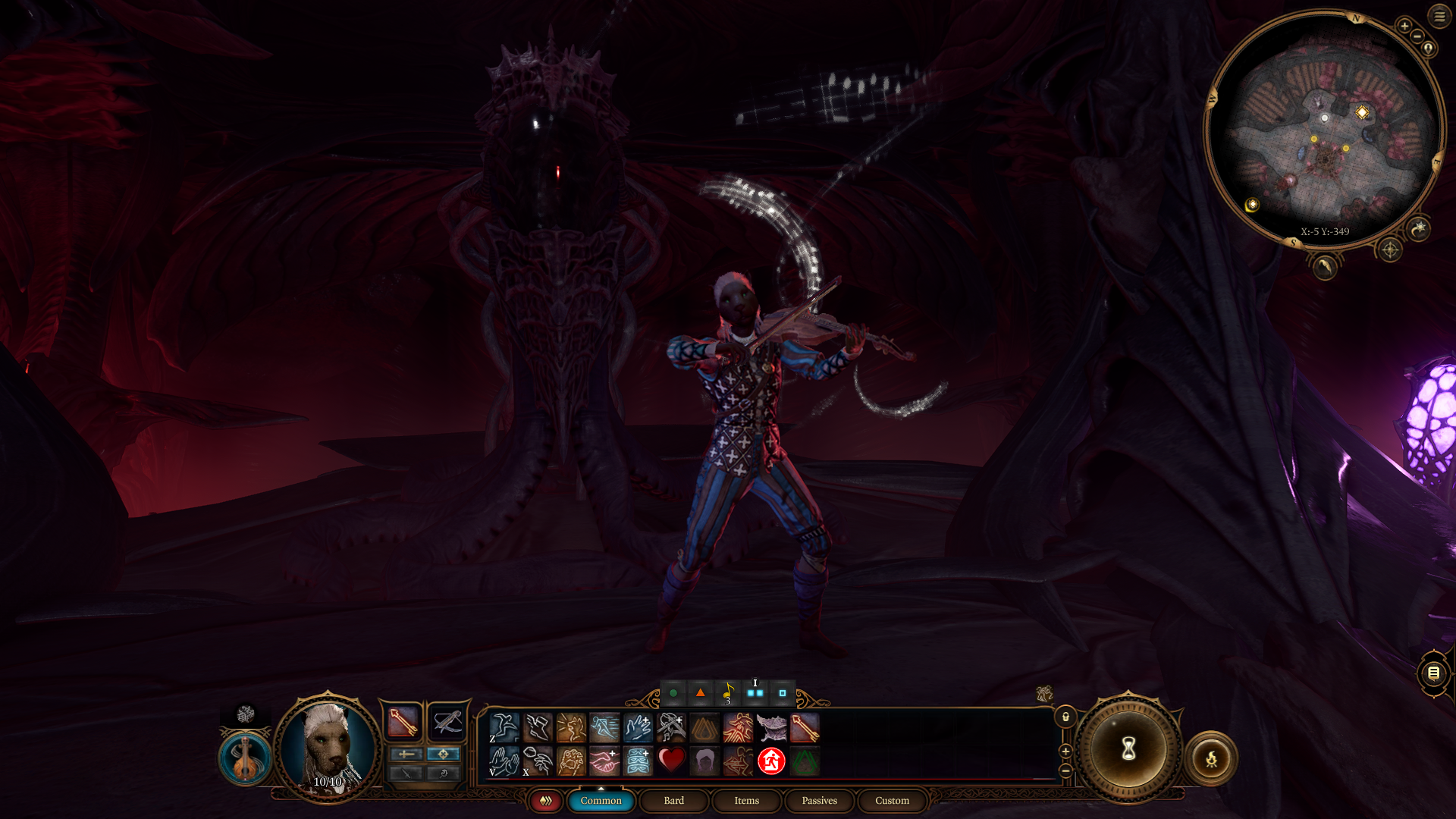This screenshot has height=819, width=1456.
Task: Select the Passives hotbar tab
Action: coord(819,801)
